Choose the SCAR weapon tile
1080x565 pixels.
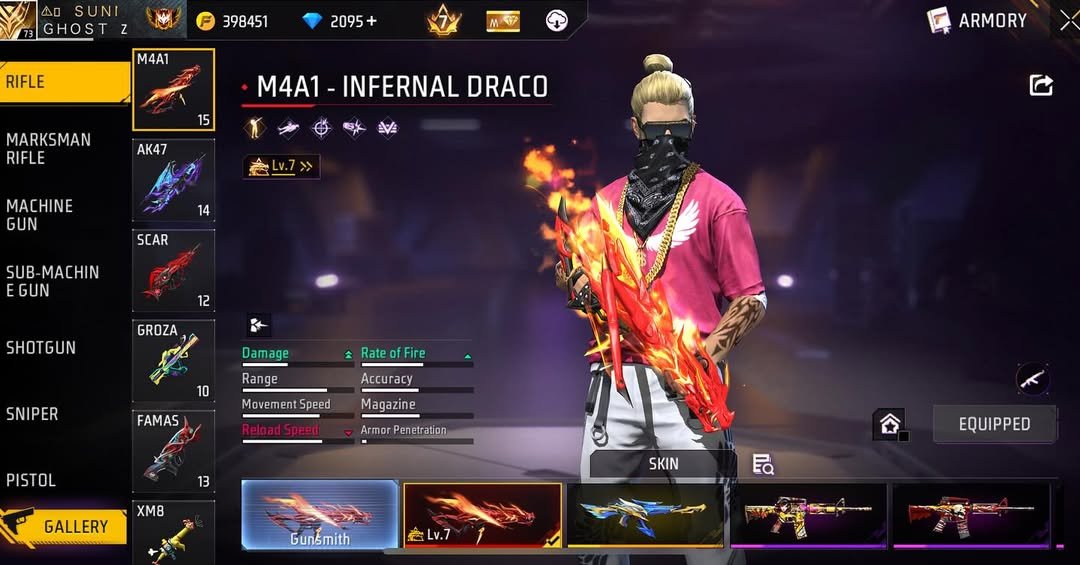[x=173, y=270]
